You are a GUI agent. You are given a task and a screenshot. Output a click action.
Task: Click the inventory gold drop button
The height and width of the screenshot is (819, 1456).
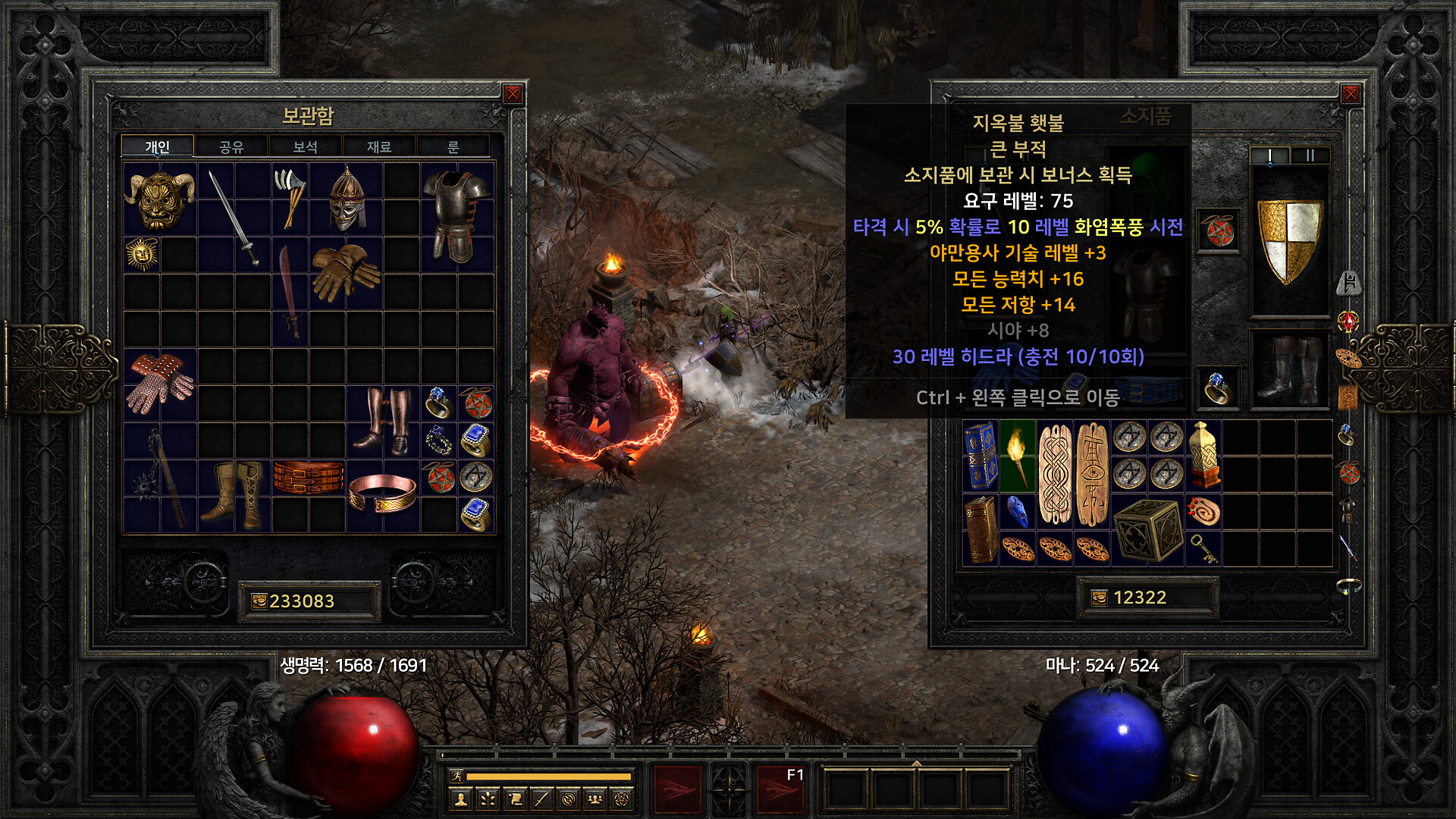[1099, 598]
